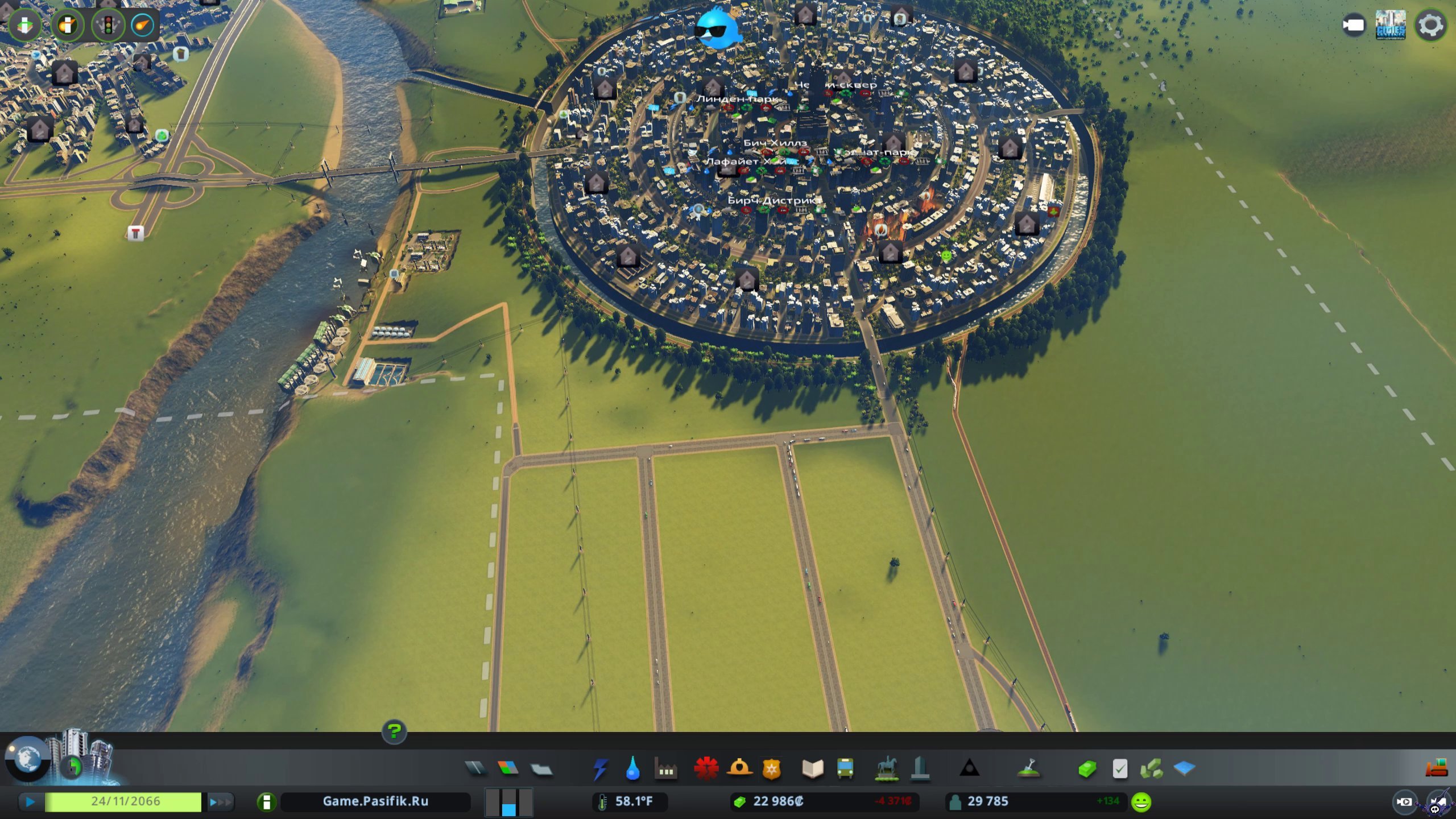The image size is (1456, 819).
Task: Open the City Policies checklist panel
Action: coord(1120,769)
